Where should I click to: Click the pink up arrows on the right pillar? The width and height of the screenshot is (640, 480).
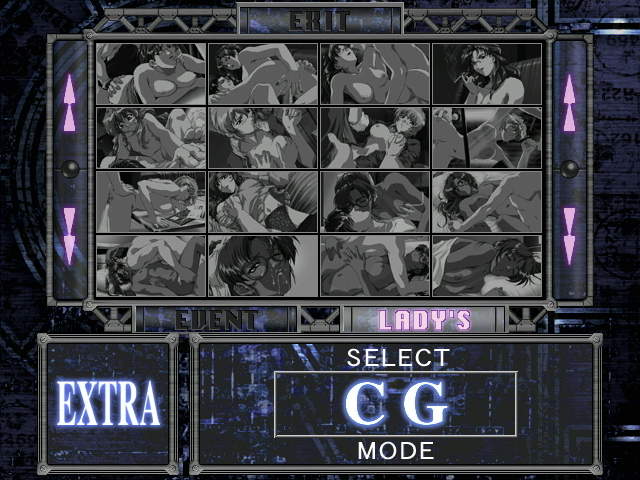click(569, 102)
